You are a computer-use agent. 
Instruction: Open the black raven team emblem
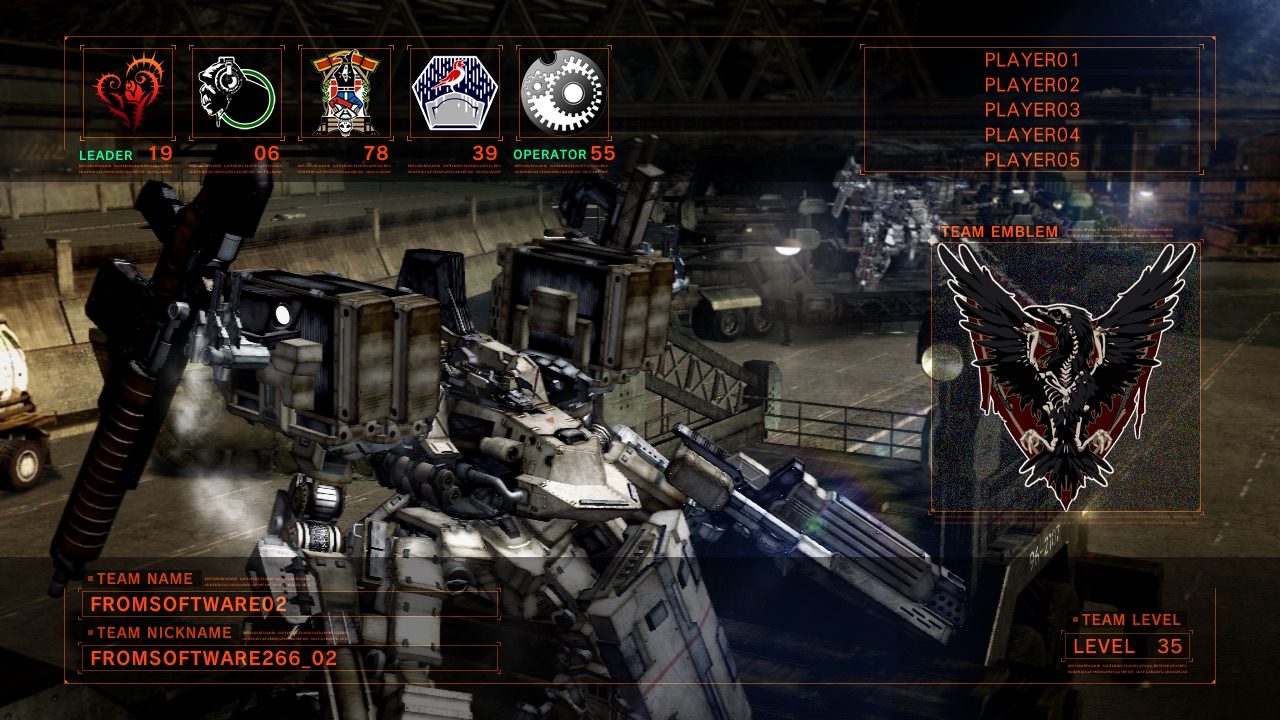click(1066, 377)
